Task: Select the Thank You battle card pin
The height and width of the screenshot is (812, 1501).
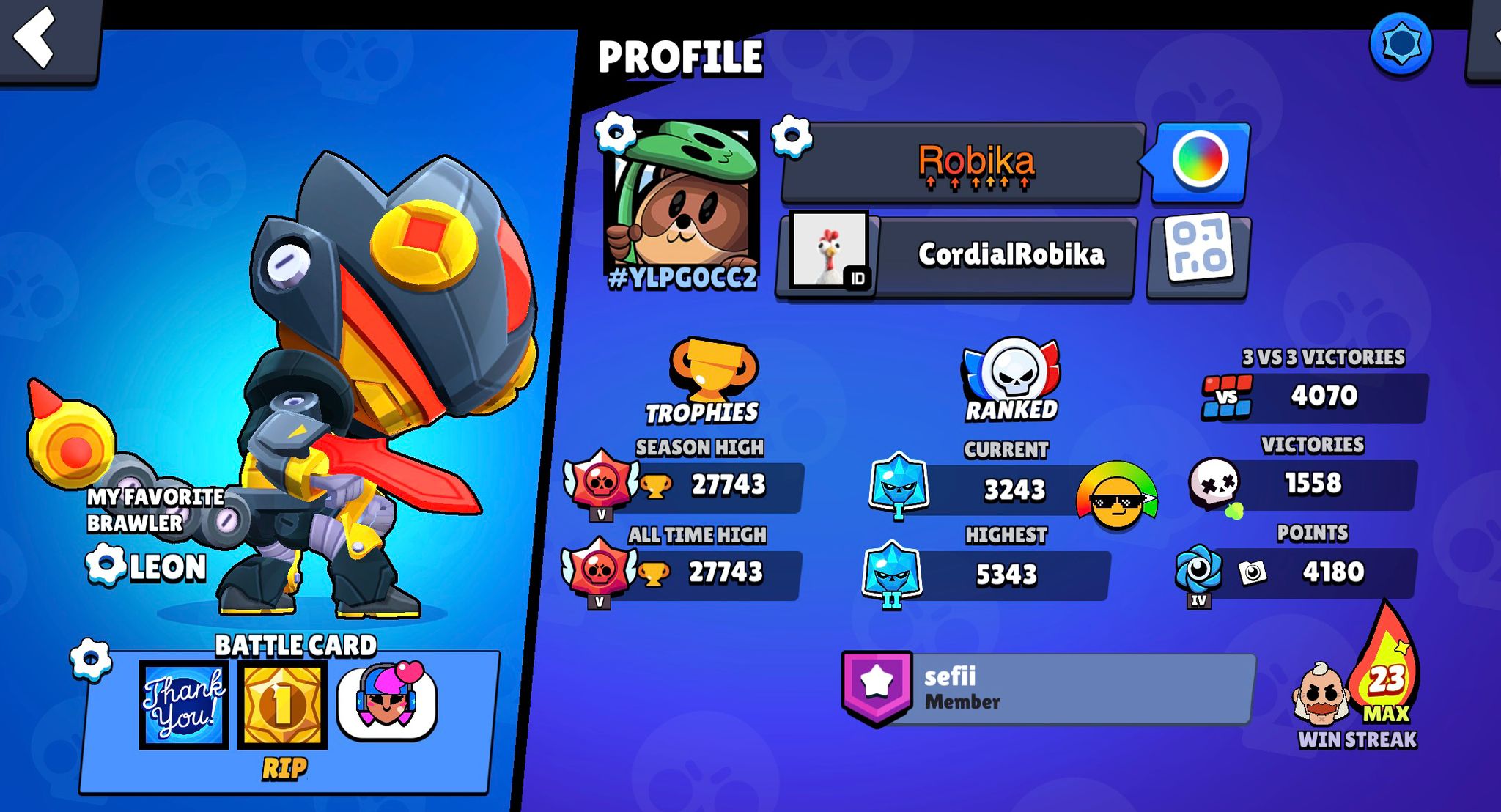Action: click(184, 705)
